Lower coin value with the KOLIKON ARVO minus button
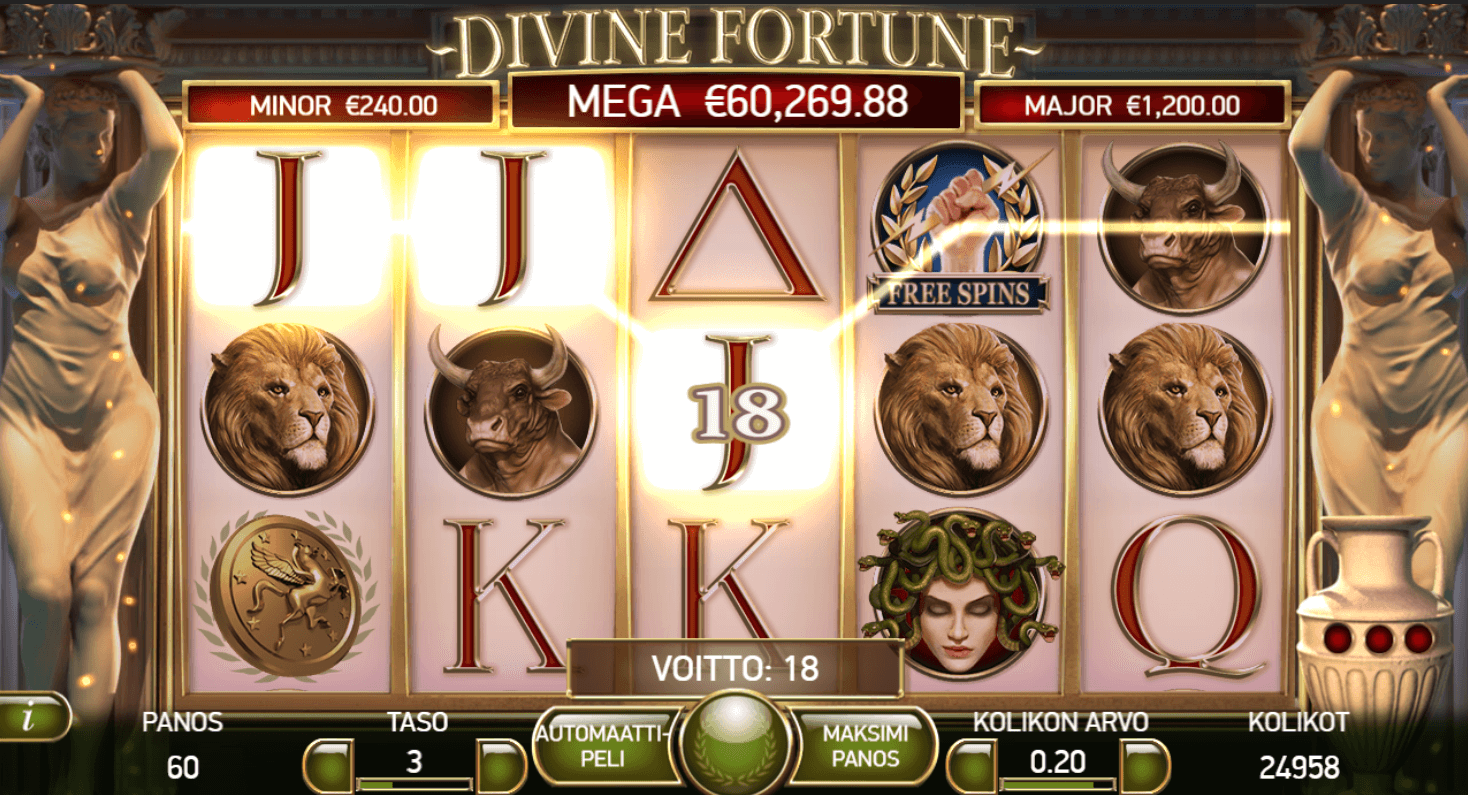 click(975, 761)
